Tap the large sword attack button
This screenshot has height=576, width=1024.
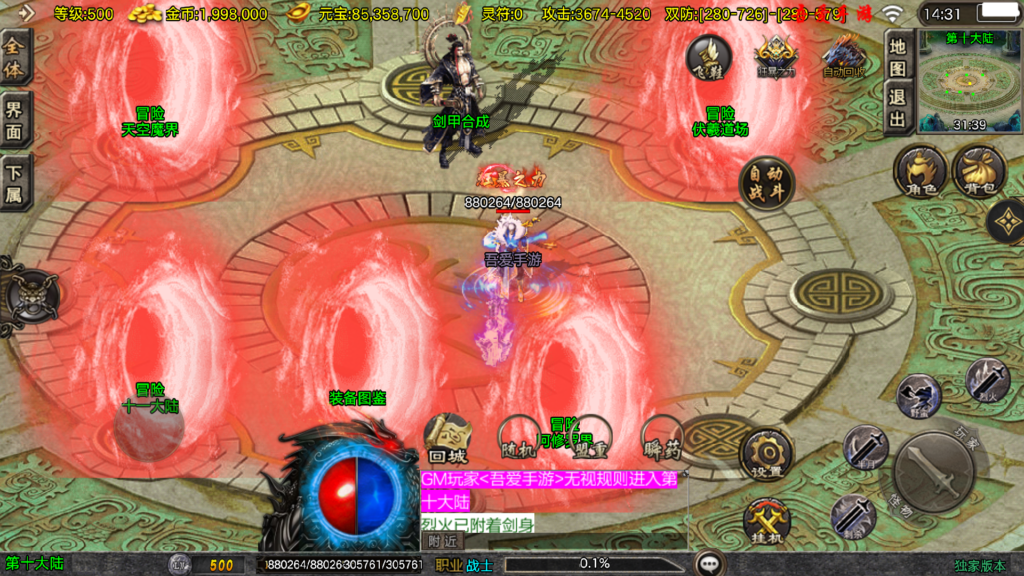pyautogui.click(x=933, y=471)
